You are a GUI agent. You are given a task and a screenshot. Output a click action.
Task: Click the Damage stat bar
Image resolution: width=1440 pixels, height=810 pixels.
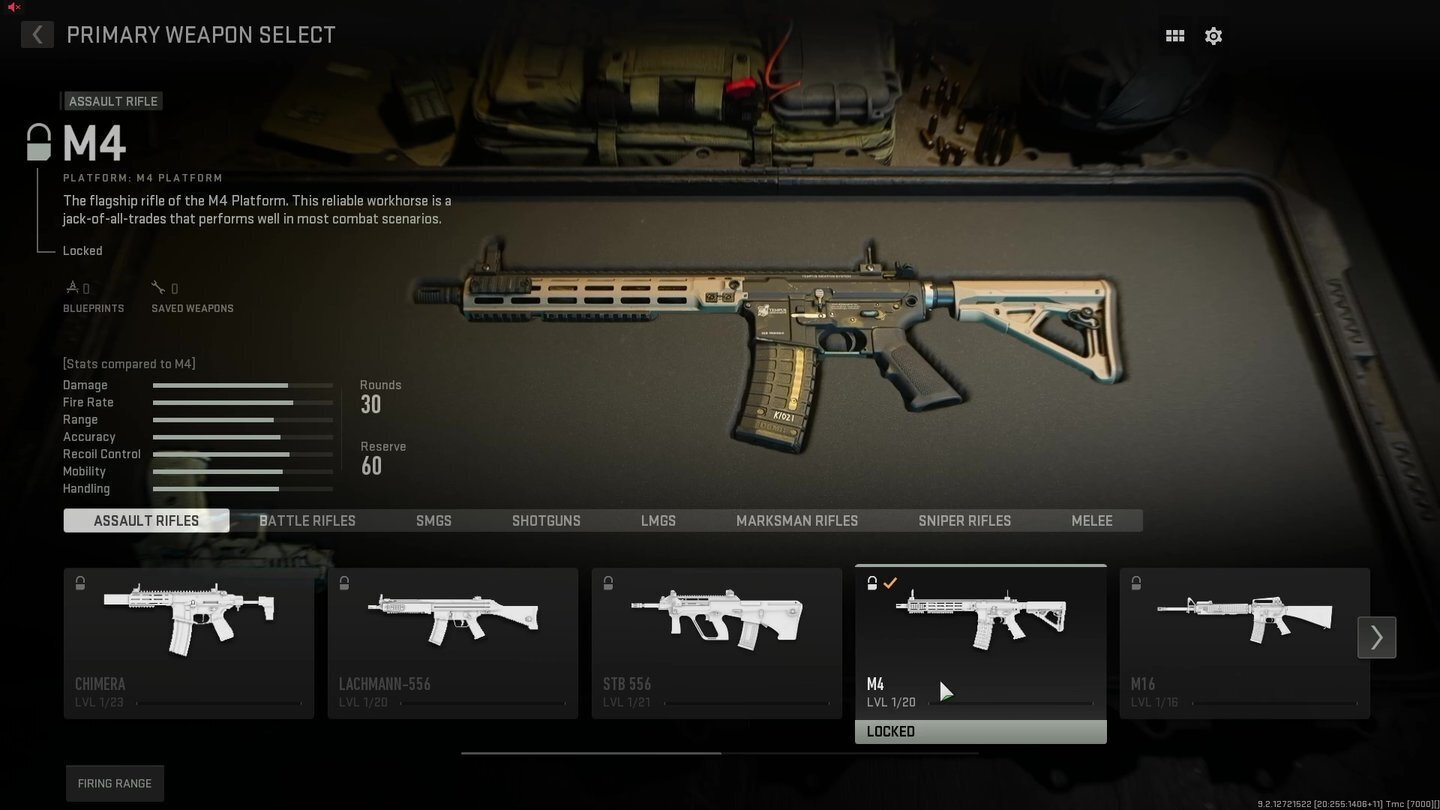[242, 385]
